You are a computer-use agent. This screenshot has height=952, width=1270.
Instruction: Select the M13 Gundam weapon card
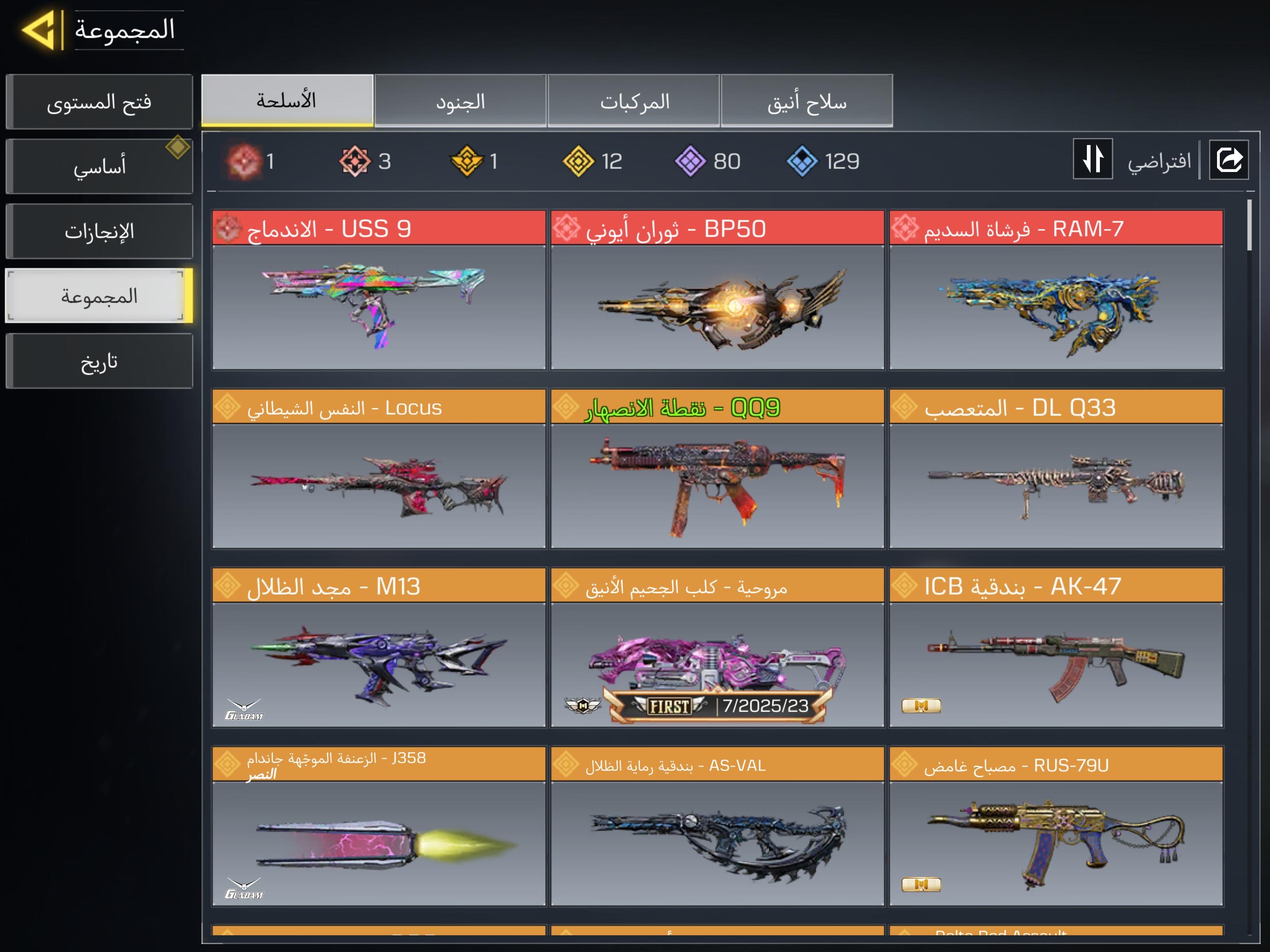(378, 648)
